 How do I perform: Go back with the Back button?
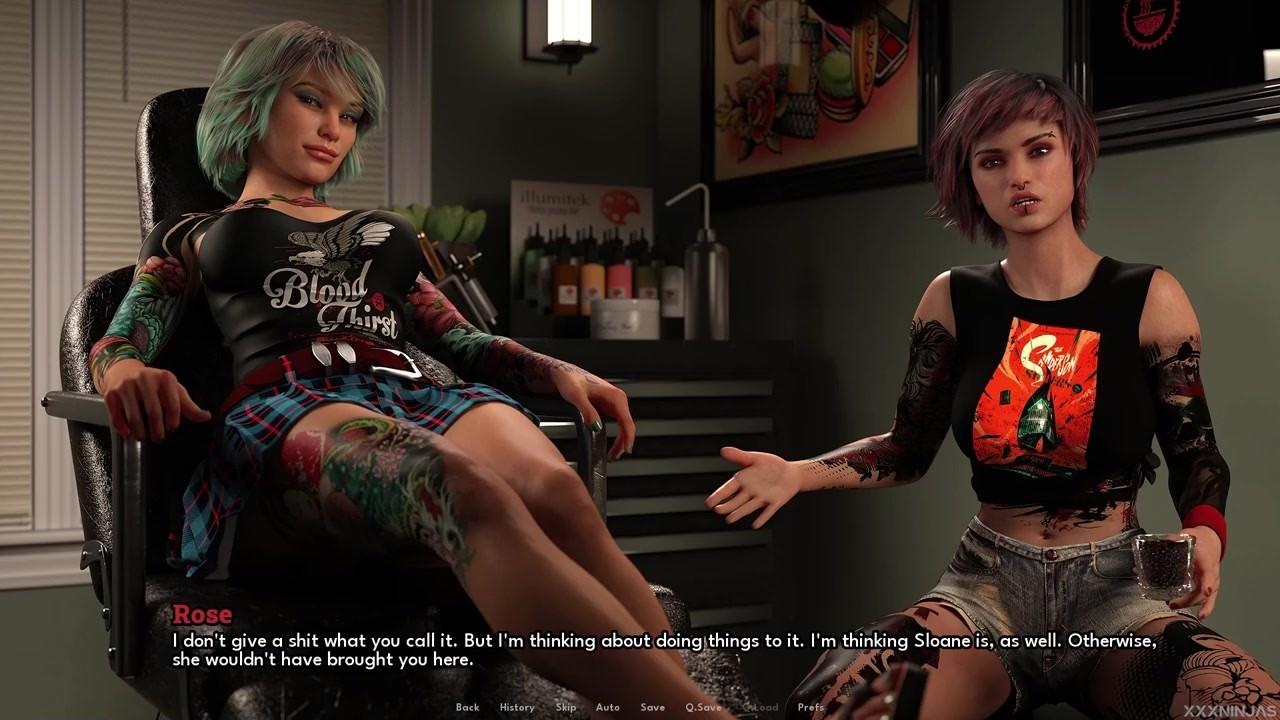(467, 707)
